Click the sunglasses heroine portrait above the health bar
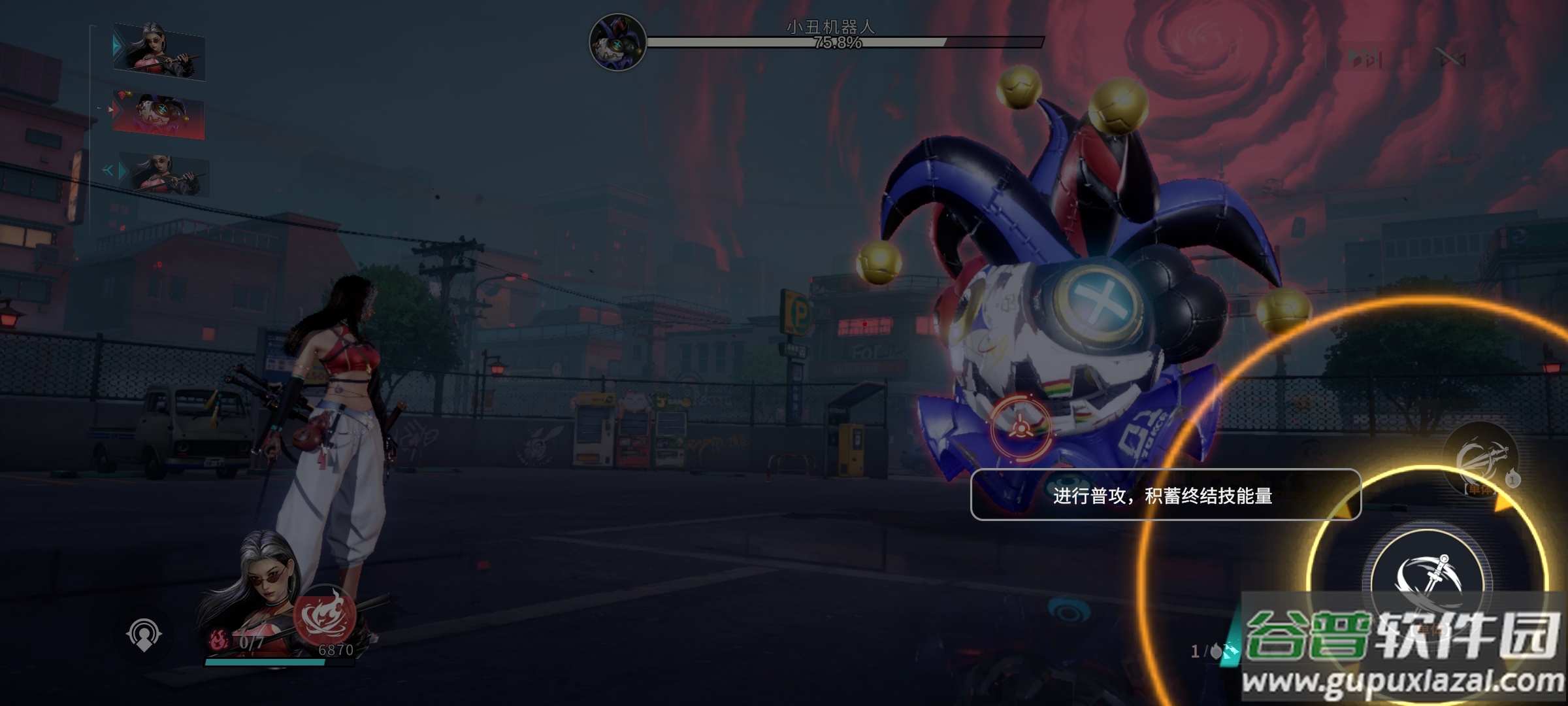Screen dimensions: 1568x706 [x=258, y=588]
